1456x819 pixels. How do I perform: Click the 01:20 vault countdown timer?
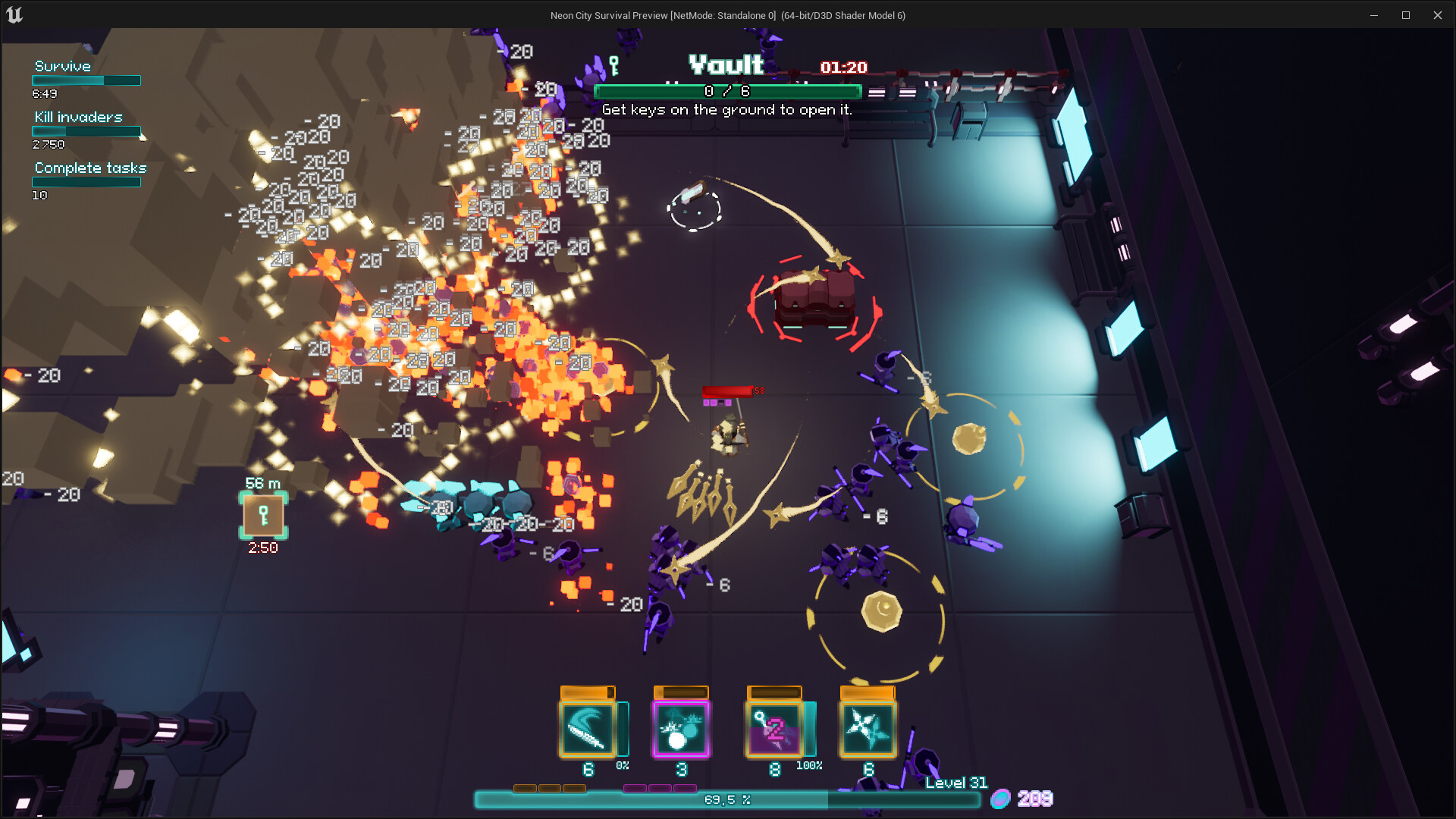point(843,67)
